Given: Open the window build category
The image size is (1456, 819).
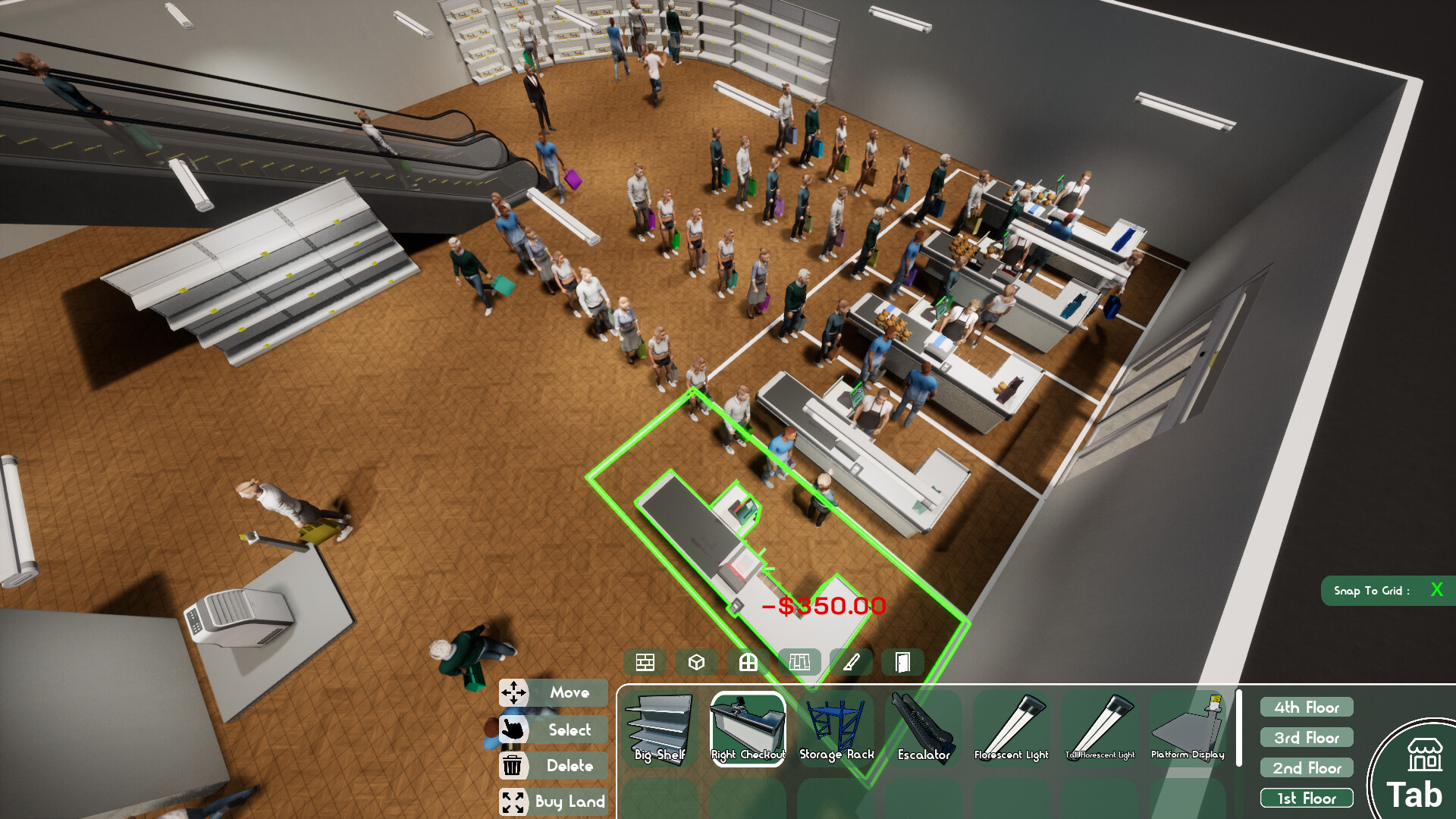Looking at the screenshot, I should click(748, 663).
